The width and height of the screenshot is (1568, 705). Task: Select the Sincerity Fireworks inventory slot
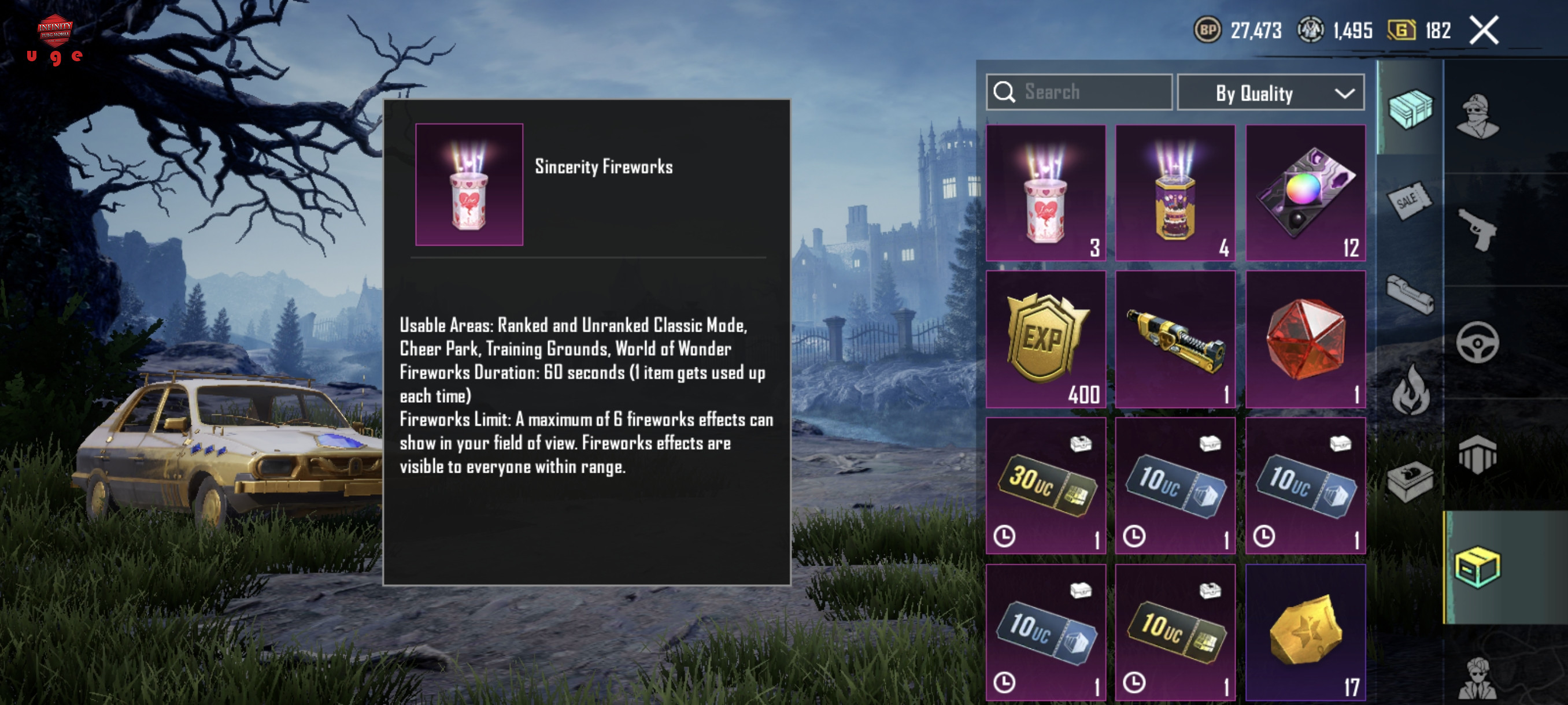tap(1046, 194)
